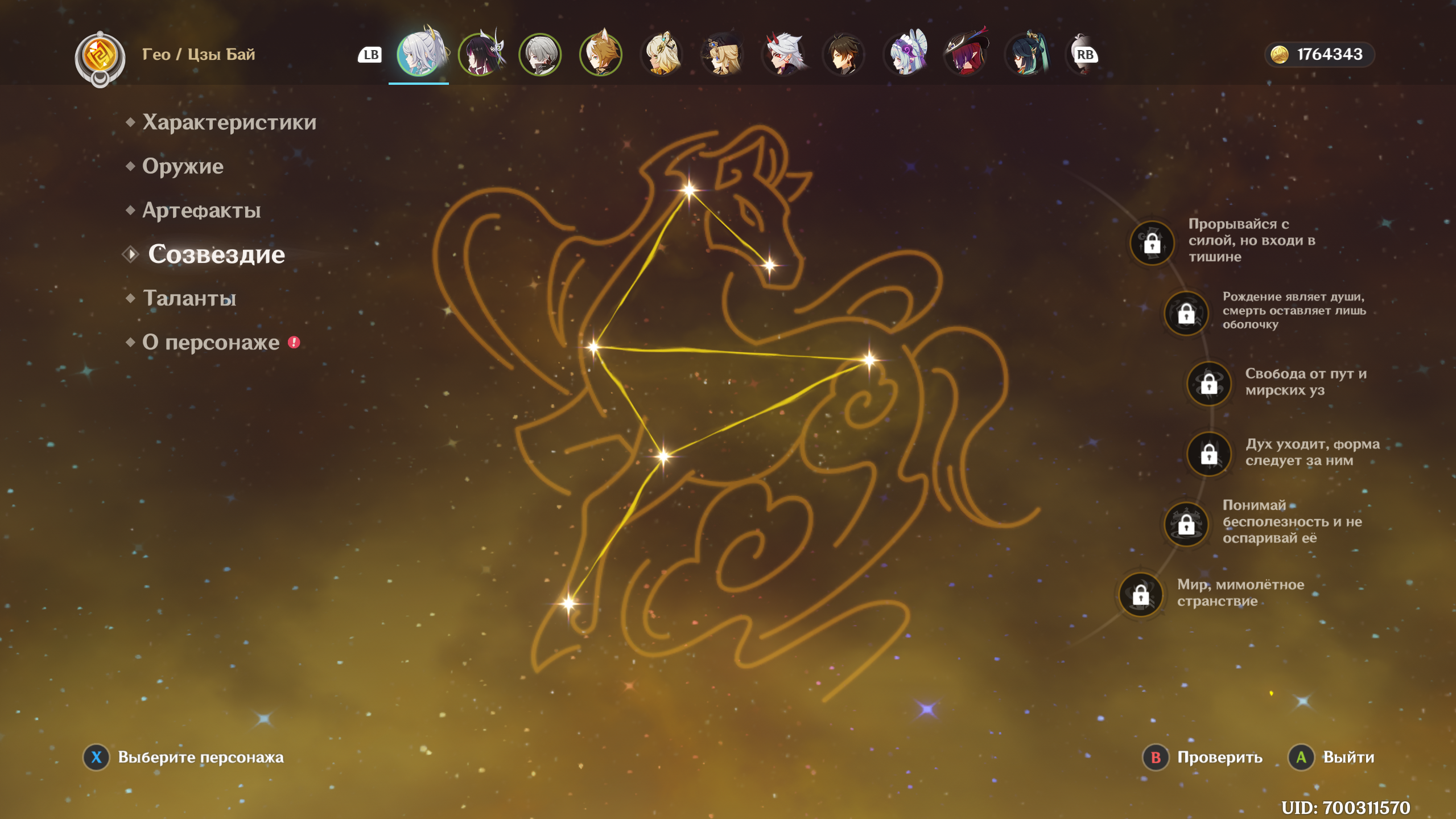The height and width of the screenshot is (819, 1456).
Task: Switch to Zhongli's dark-haired portrait
Action: tap(844, 55)
